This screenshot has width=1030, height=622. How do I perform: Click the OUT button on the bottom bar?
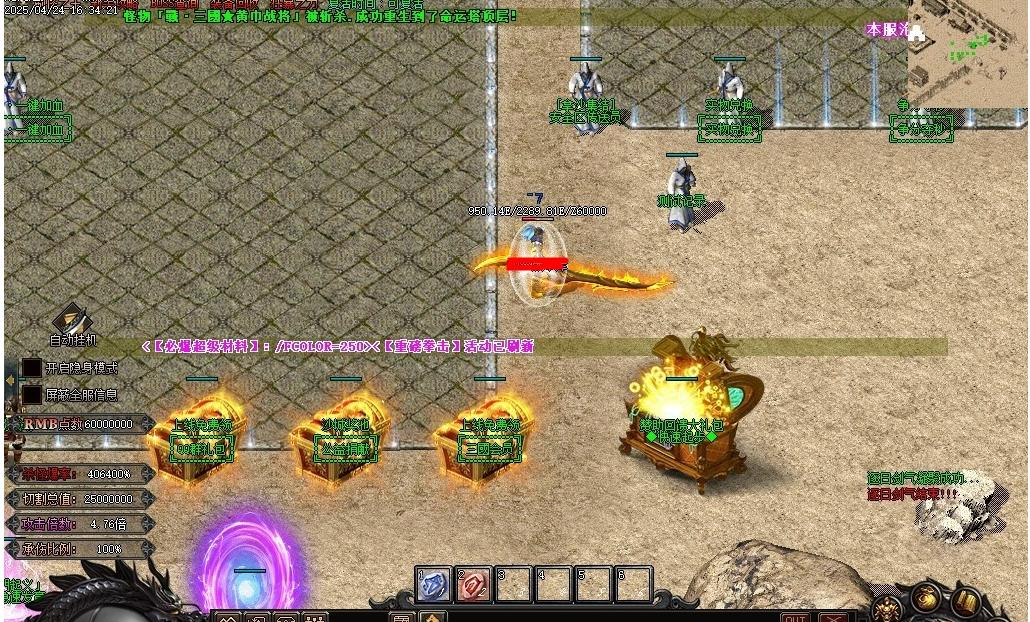(795, 617)
